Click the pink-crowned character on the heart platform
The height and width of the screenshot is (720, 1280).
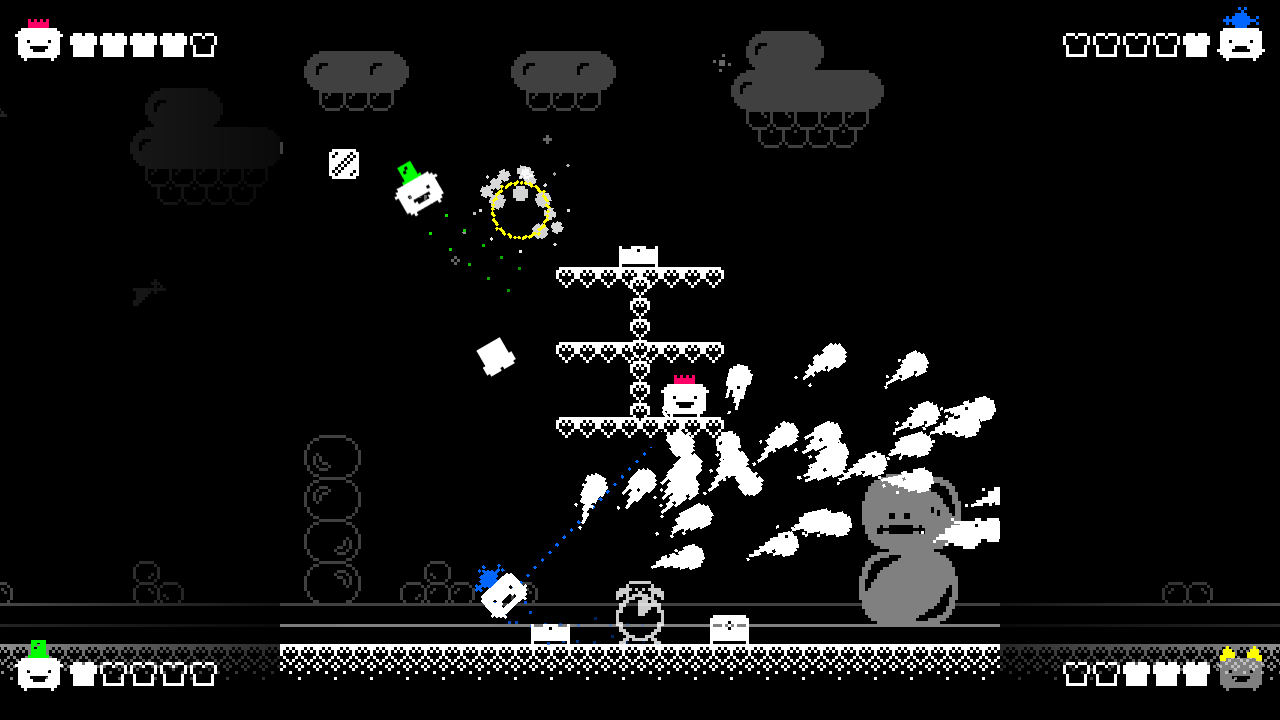click(x=682, y=398)
